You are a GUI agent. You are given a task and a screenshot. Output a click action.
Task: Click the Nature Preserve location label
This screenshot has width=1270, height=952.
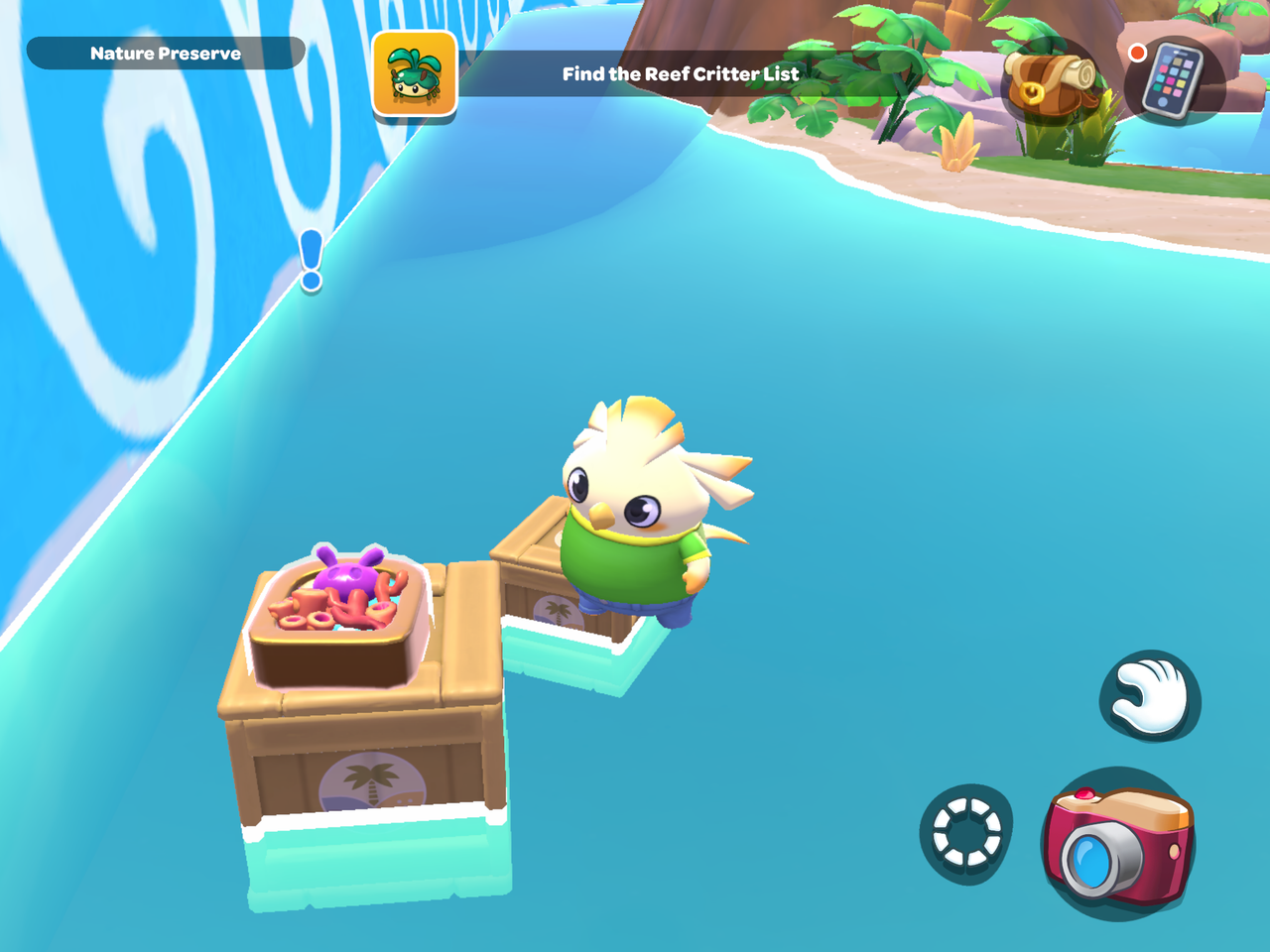point(165,54)
